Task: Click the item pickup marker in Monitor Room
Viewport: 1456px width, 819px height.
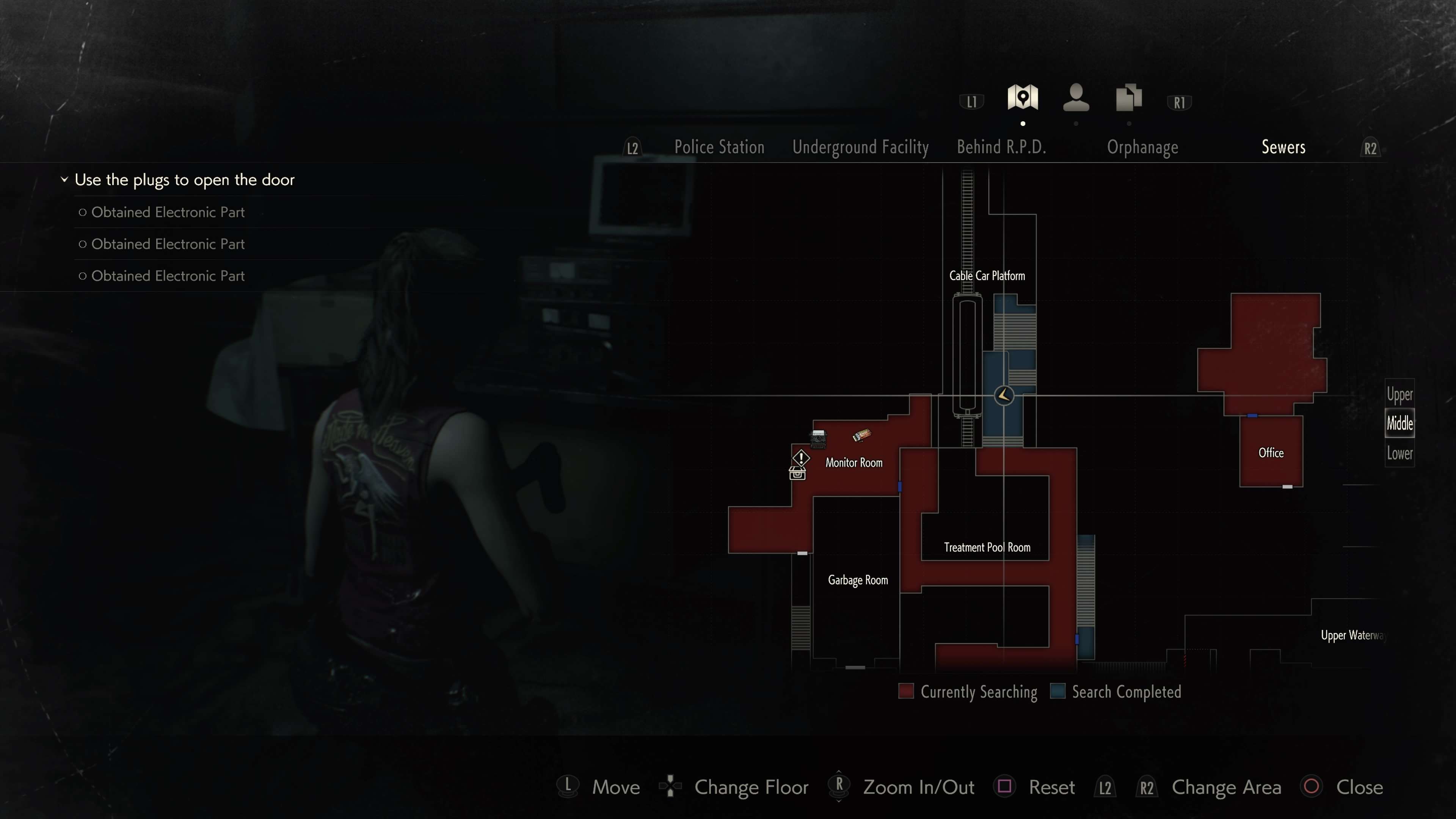Action: (861, 435)
